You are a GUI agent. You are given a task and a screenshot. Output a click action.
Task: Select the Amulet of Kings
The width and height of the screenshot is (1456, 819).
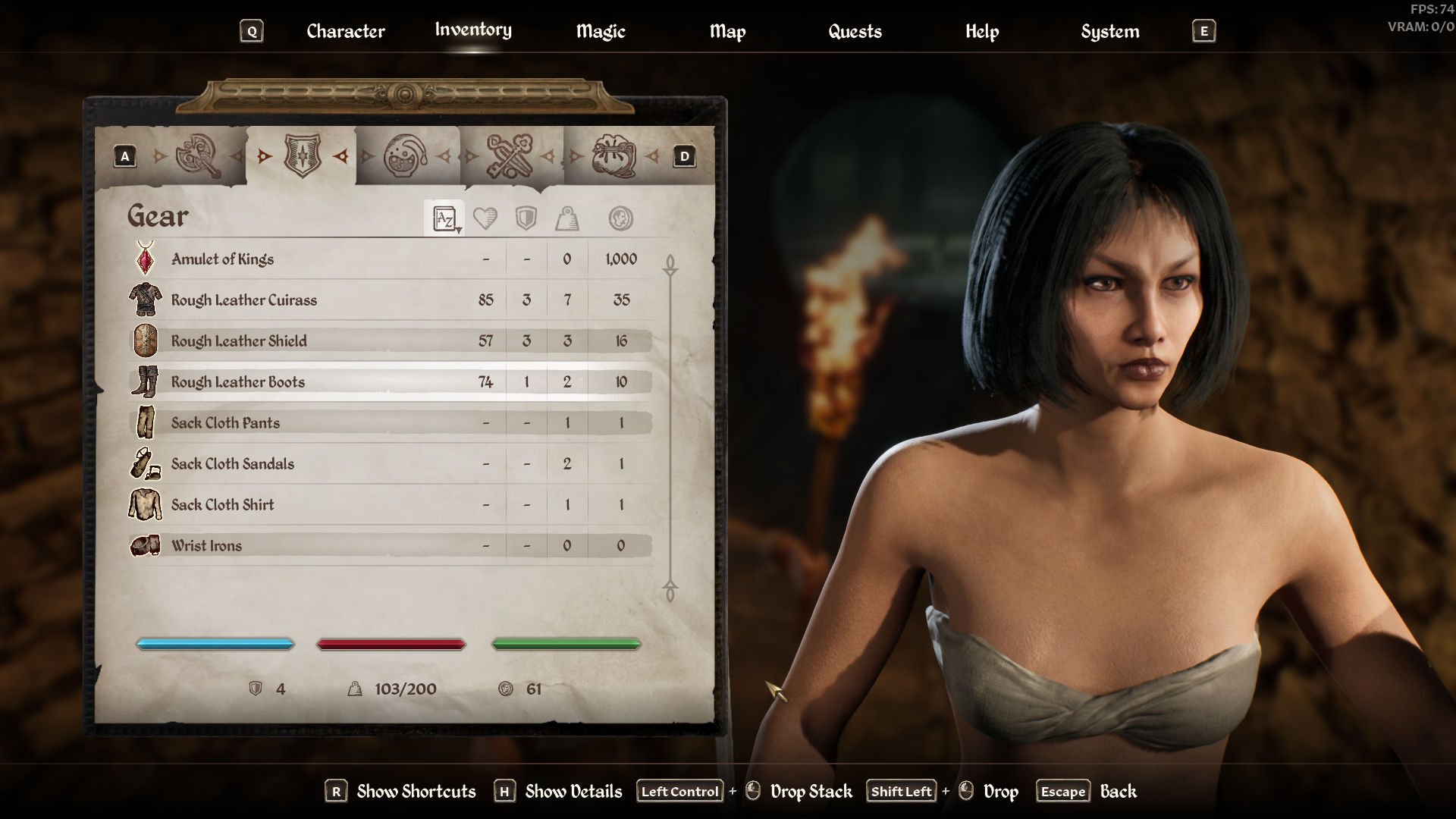[223, 259]
